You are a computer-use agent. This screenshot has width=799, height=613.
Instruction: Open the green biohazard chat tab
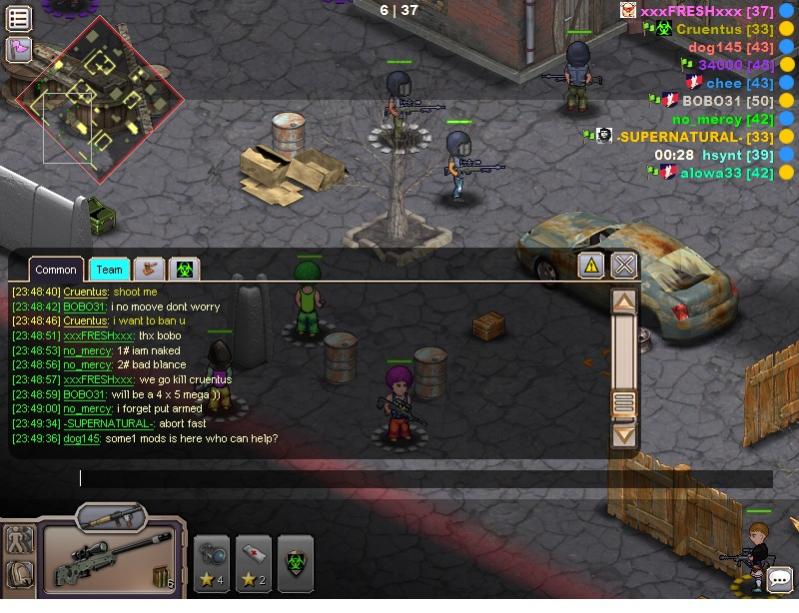pyautogui.click(x=184, y=269)
